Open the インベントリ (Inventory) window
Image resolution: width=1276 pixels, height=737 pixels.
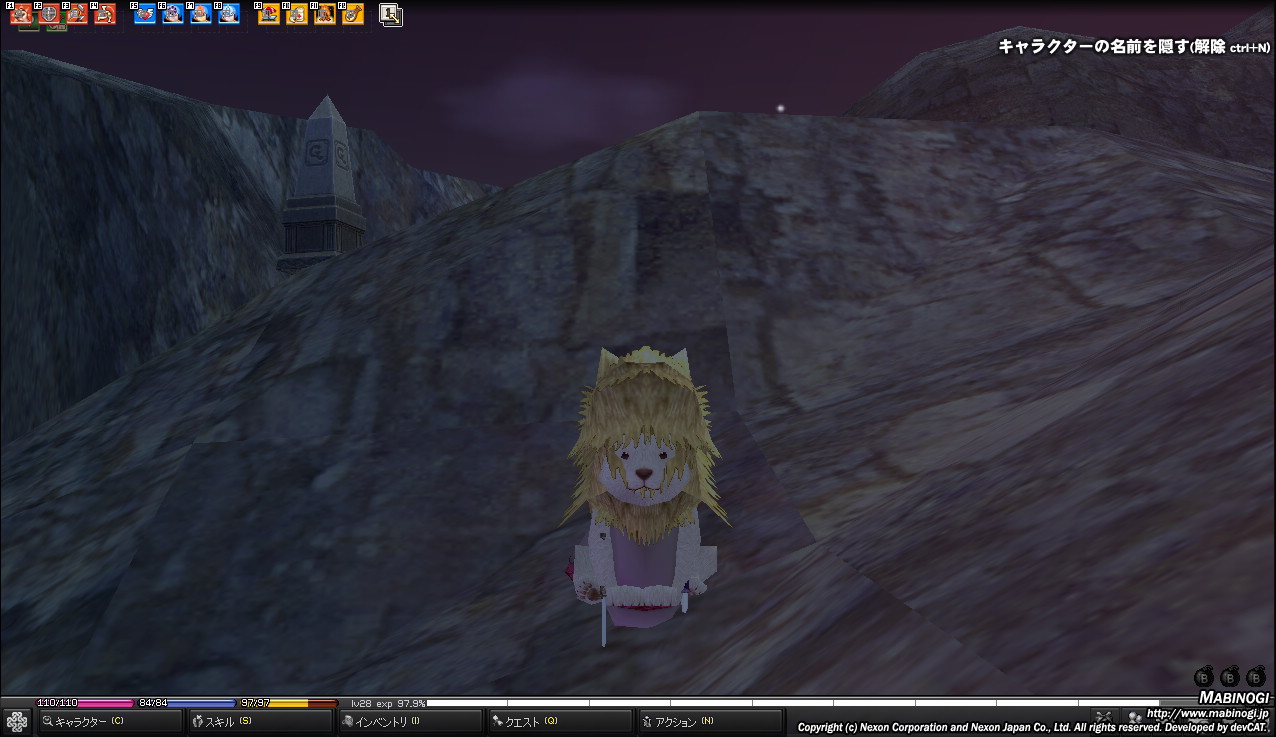(409, 721)
